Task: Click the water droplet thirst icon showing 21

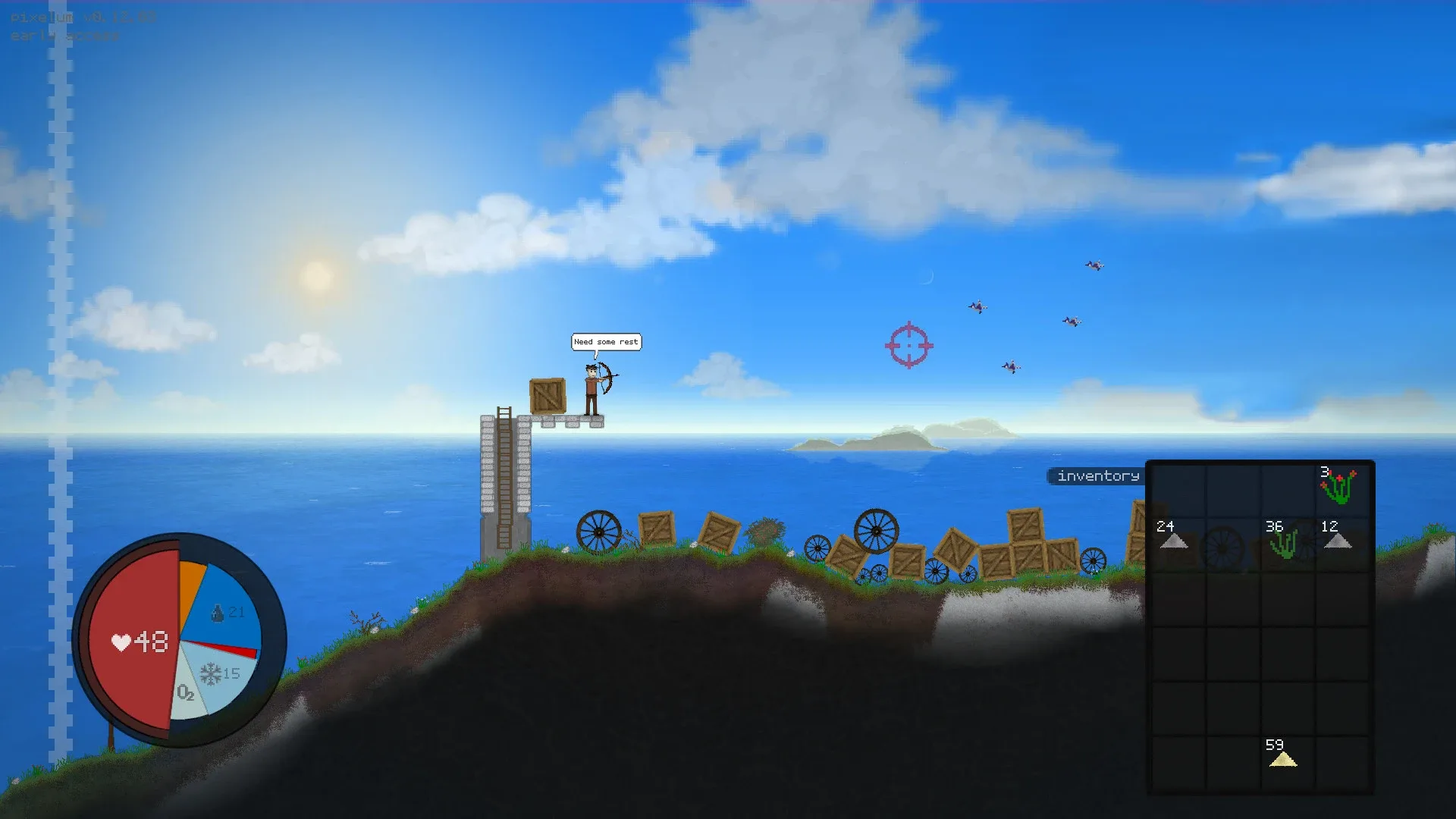Action: (226, 613)
